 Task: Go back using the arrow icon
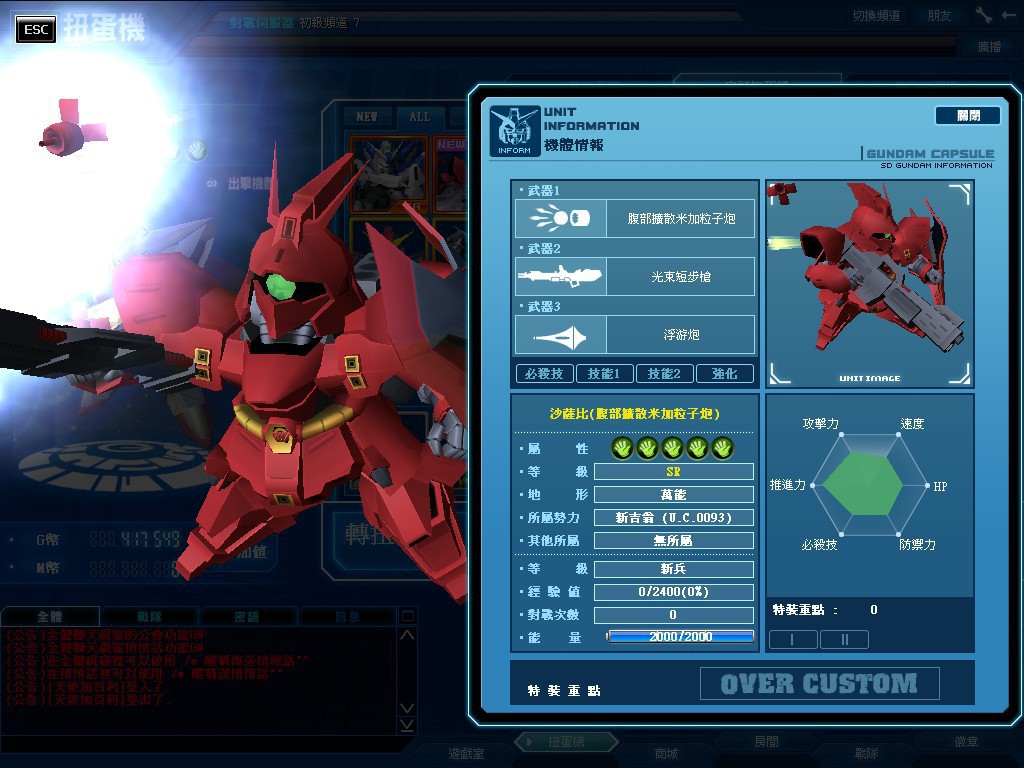(x=1008, y=15)
